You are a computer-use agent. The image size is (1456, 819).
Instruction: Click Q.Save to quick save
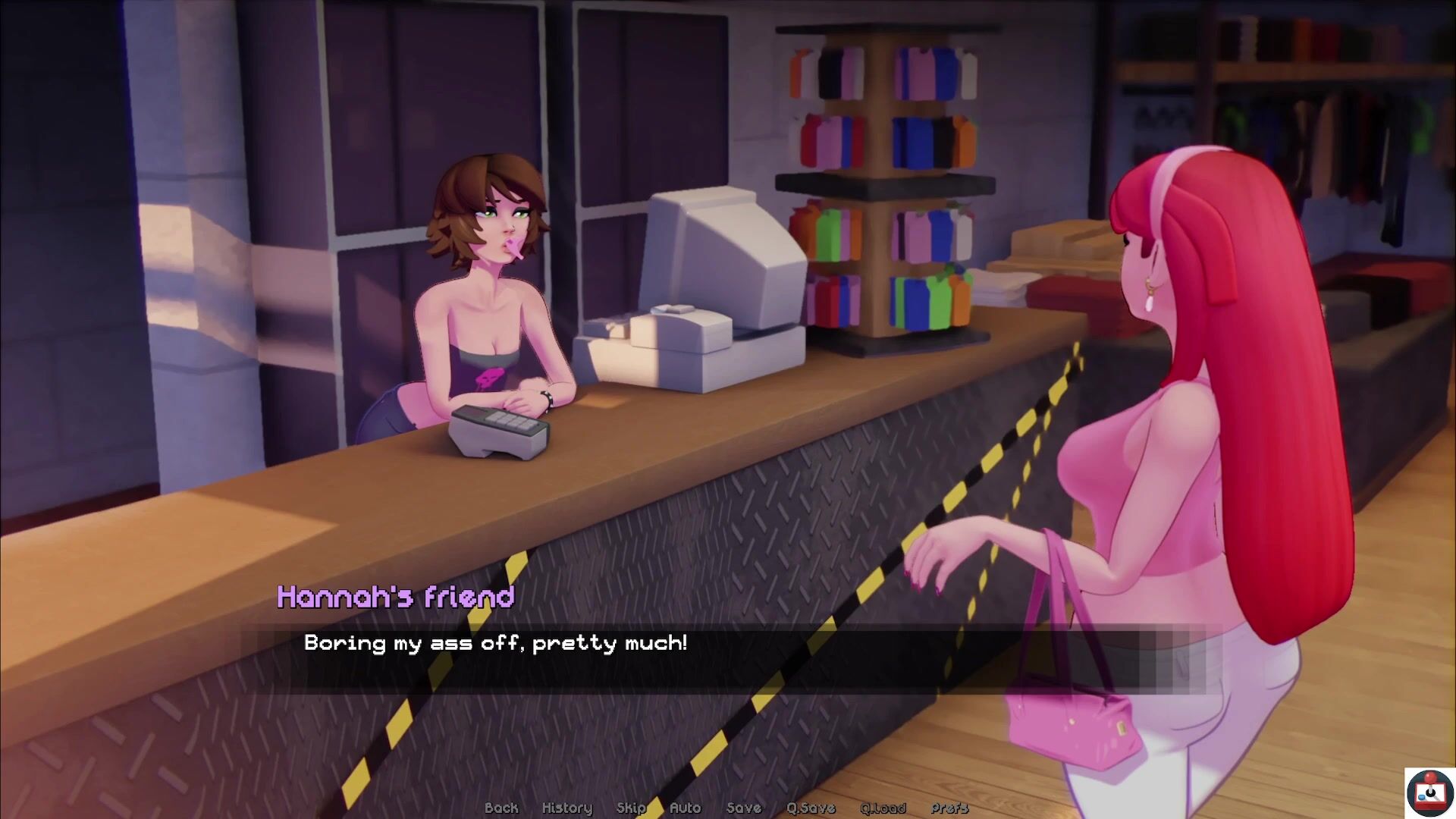coord(811,808)
